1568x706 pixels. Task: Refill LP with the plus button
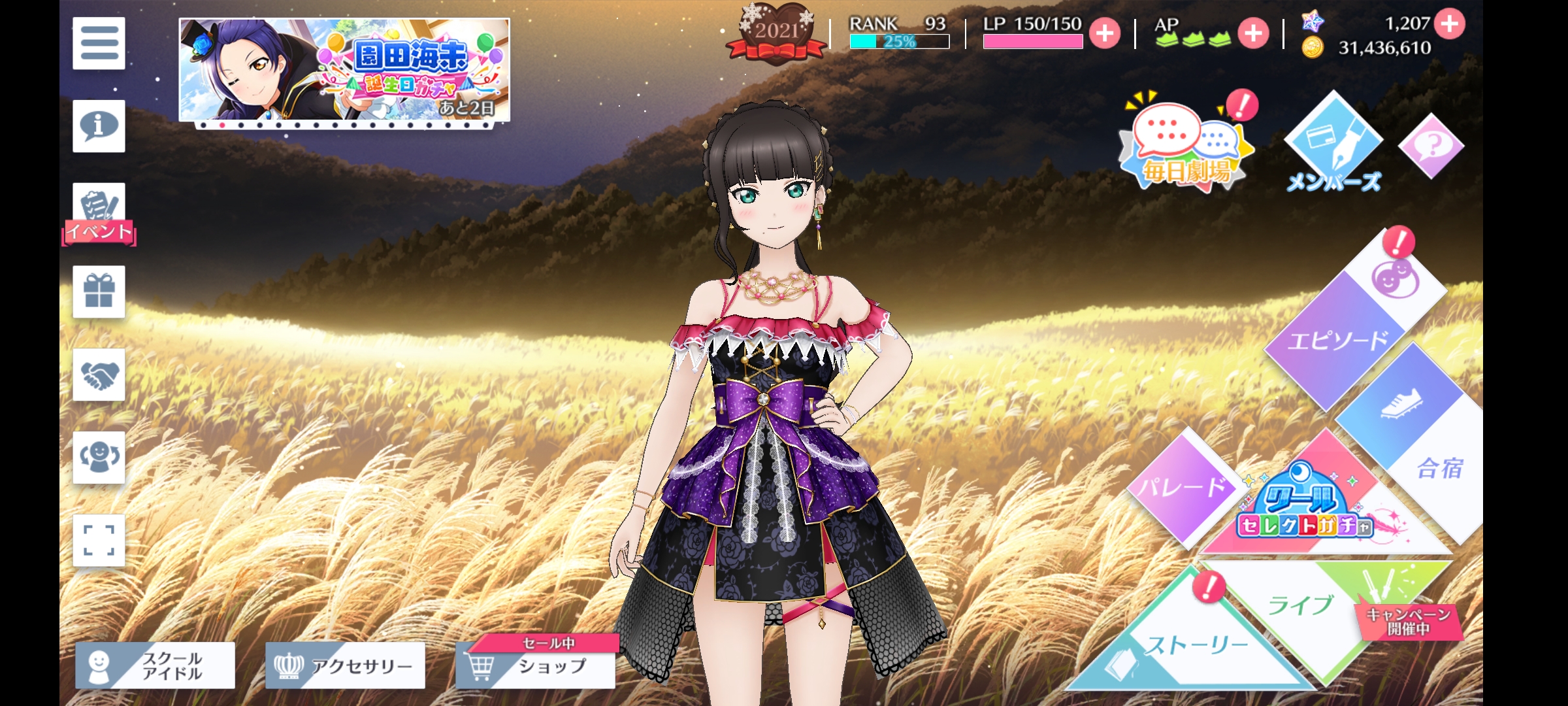click(1105, 33)
